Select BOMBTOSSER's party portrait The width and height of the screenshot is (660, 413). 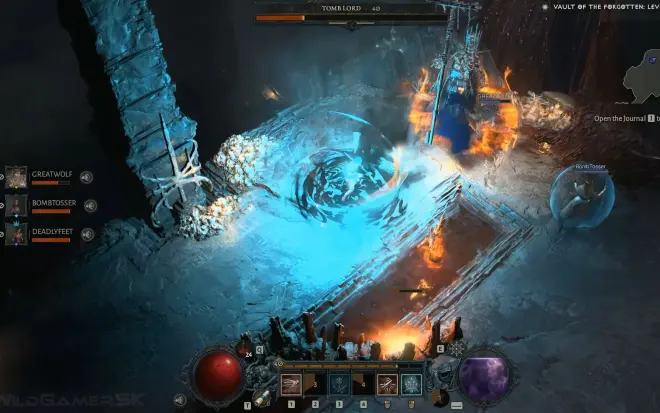click(x=17, y=206)
